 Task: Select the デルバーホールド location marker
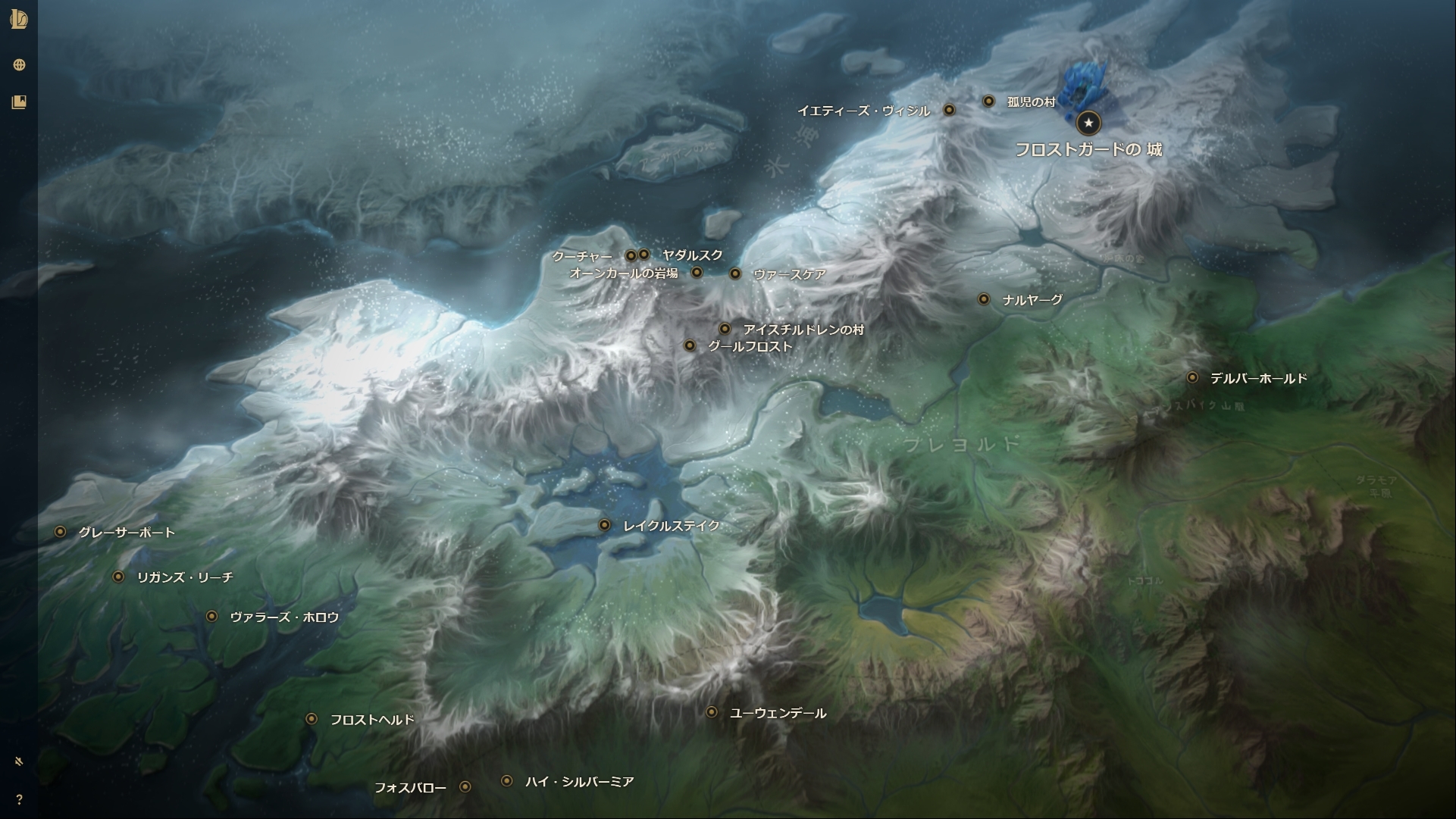[1192, 377]
